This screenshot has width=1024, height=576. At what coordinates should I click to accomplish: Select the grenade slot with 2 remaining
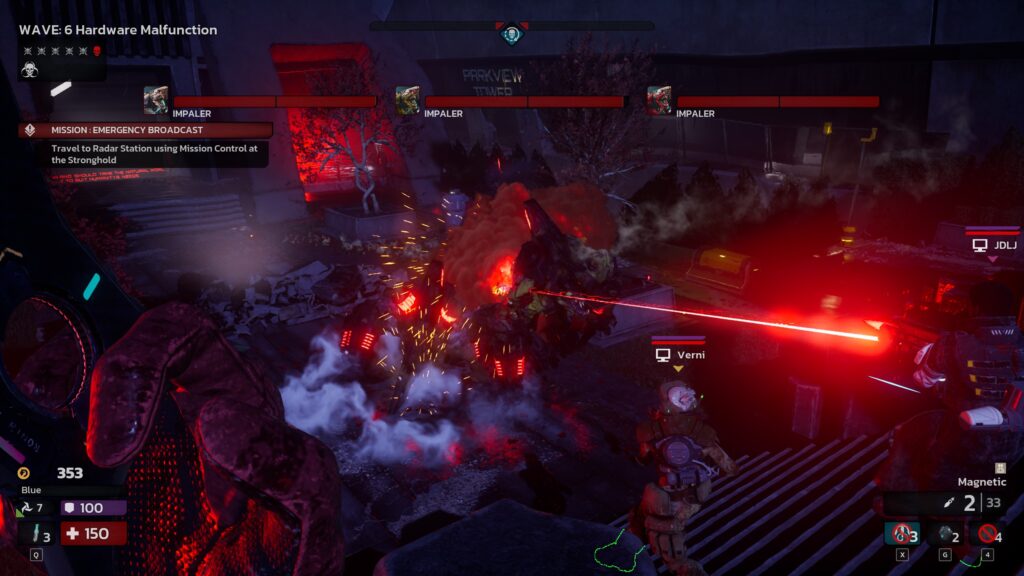tap(948, 535)
